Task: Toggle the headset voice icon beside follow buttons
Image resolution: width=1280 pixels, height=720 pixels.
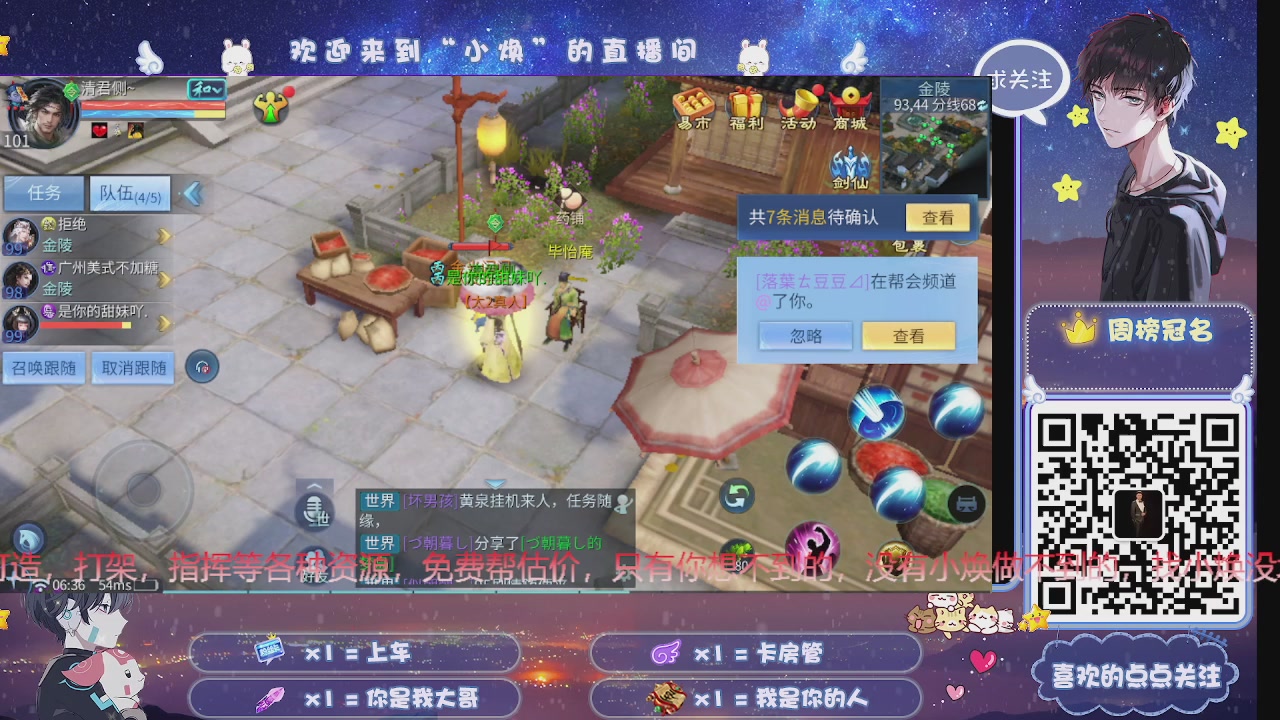Action: (203, 367)
